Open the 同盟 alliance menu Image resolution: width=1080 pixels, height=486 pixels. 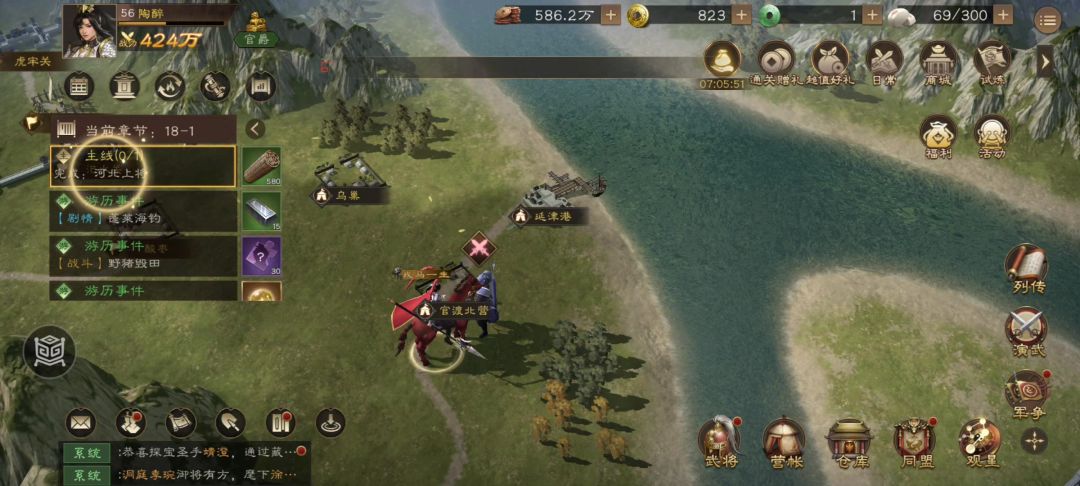[x=914, y=440]
